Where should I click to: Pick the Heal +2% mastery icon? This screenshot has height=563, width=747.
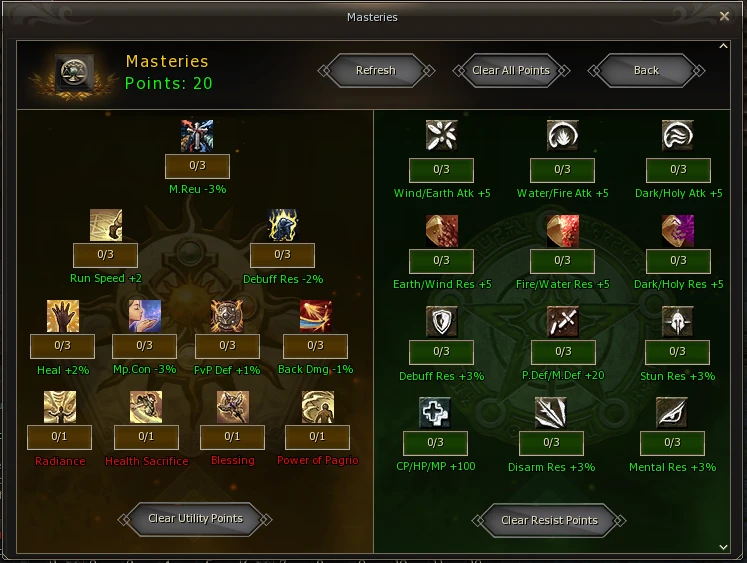tap(62, 316)
